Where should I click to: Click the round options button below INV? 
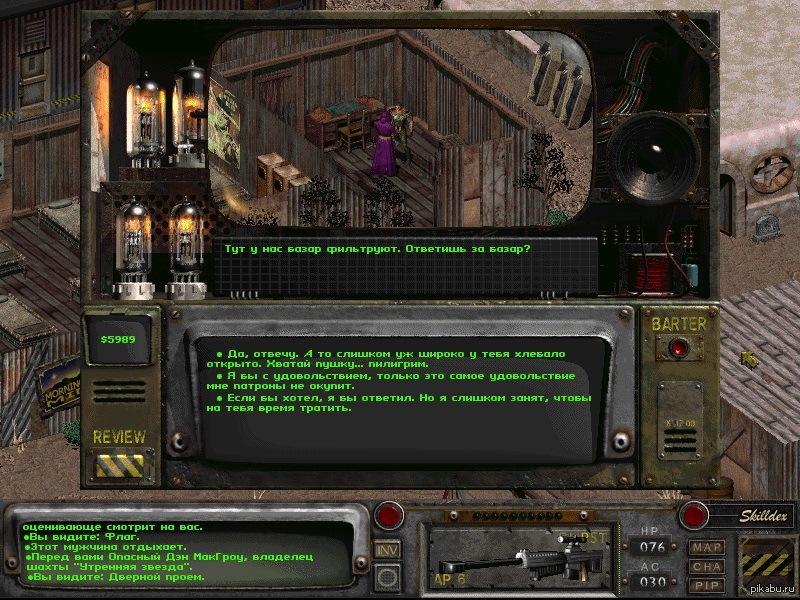coord(388,576)
